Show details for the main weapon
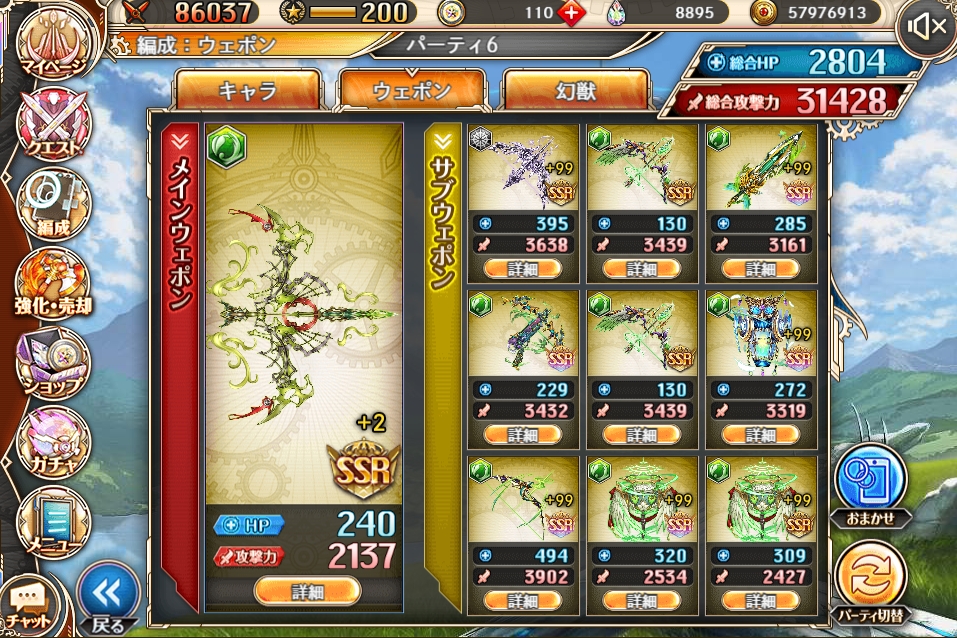Image resolution: width=957 pixels, height=638 pixels. [307, 591]
